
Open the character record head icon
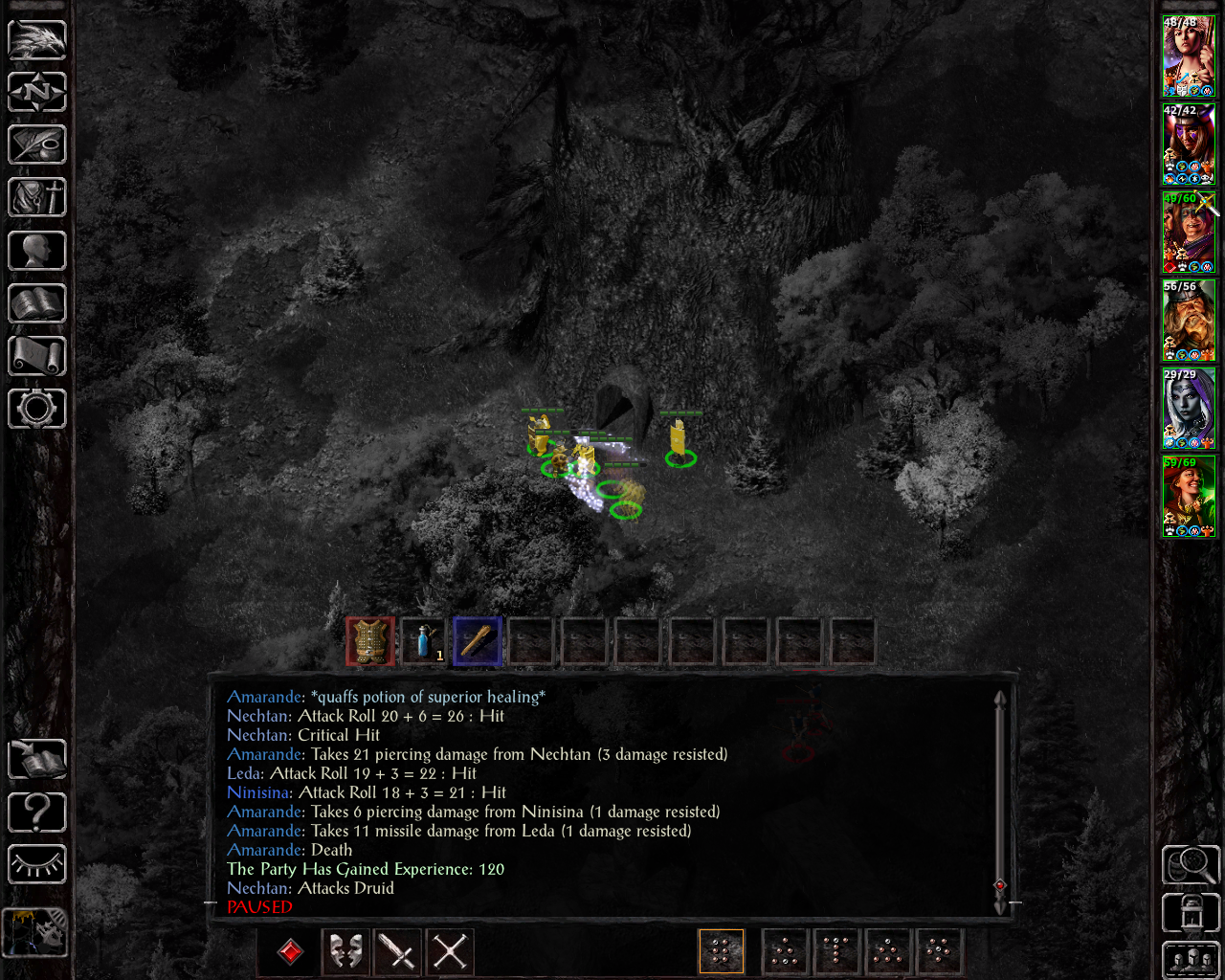[x=37, y=251]
